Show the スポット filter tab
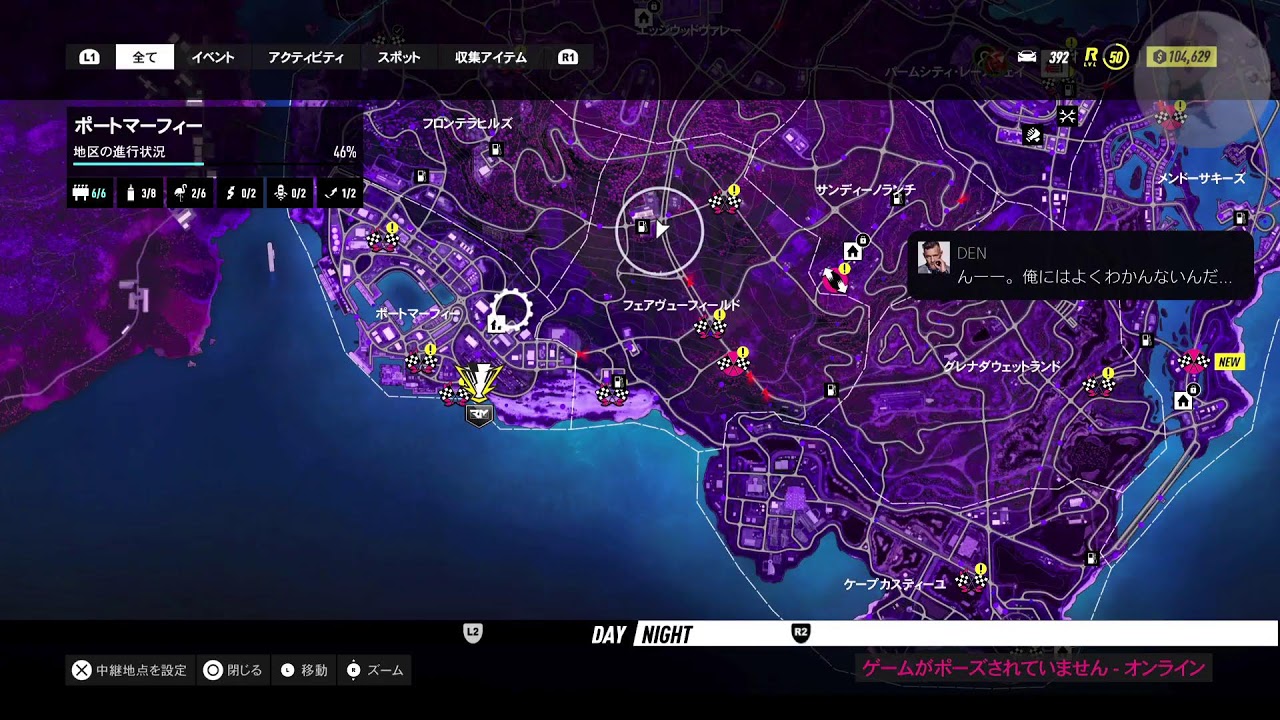1280x720 pixels. (398, 57)
